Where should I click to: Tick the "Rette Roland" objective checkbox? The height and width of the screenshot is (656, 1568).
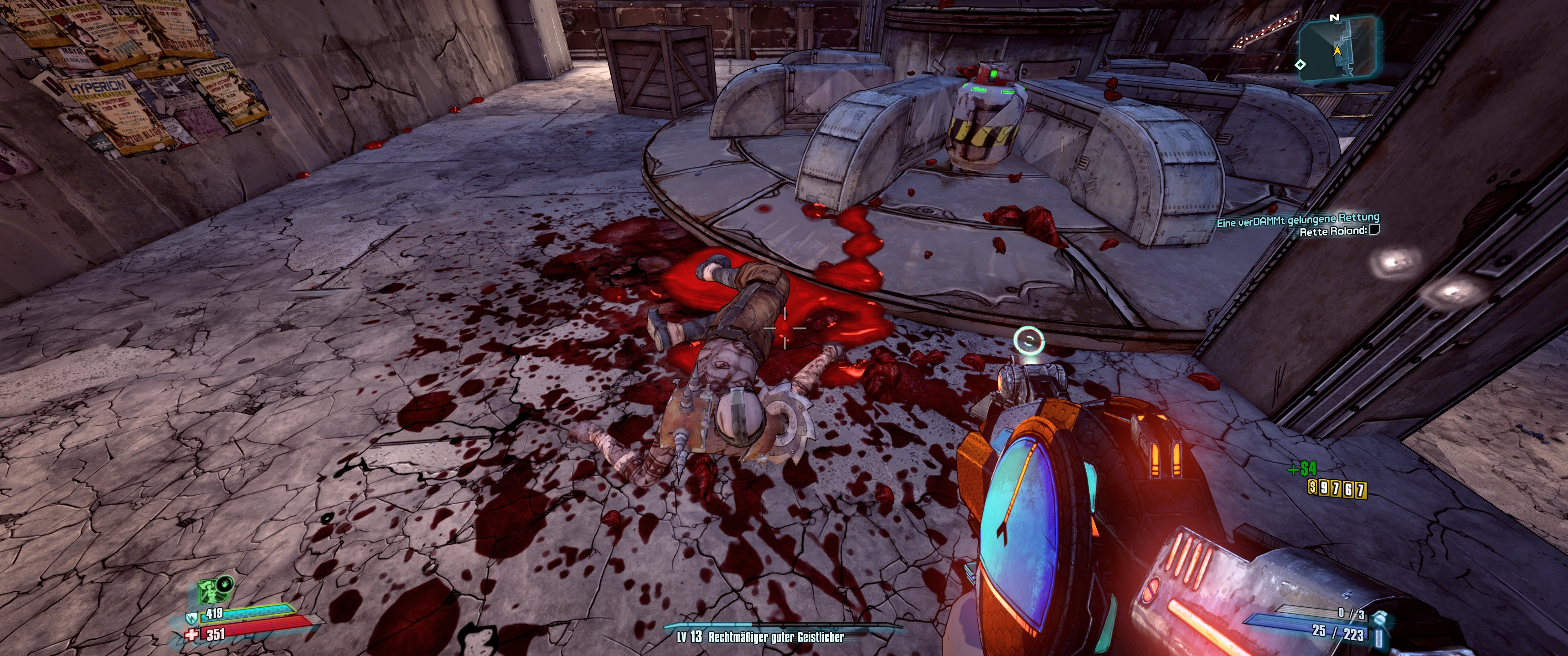(x=1374, y=230)
